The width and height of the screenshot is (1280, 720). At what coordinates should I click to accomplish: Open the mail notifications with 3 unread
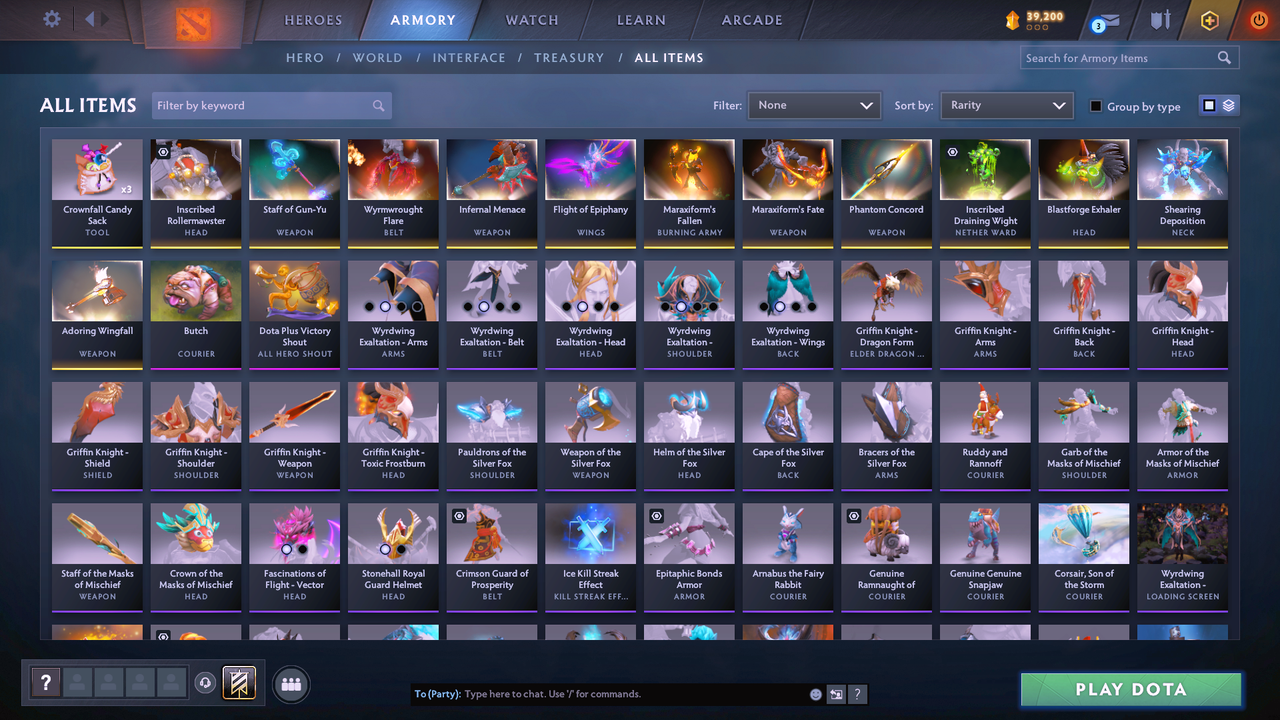coord(1104,20)
